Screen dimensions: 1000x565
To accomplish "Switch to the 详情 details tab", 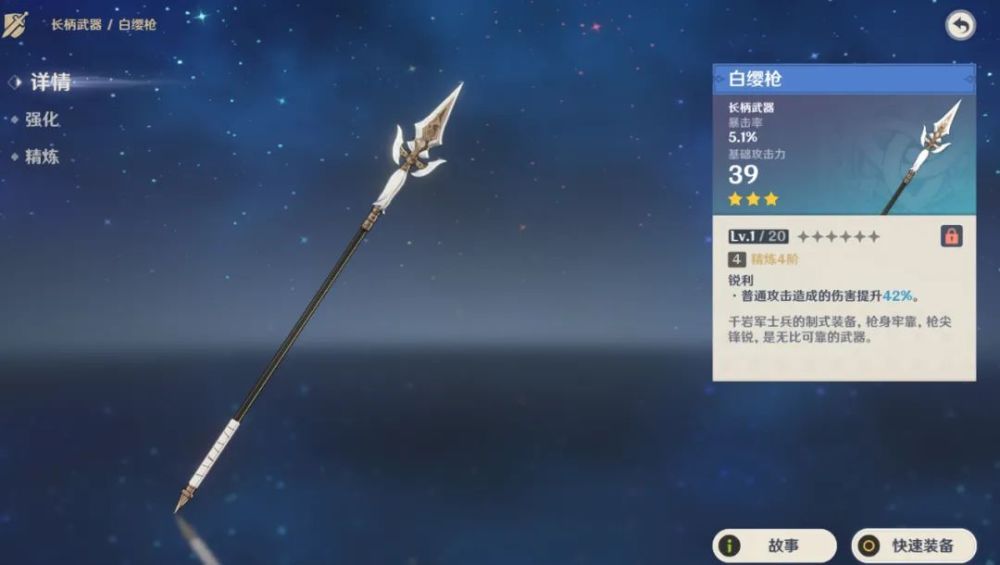I will tap(50, 82).
